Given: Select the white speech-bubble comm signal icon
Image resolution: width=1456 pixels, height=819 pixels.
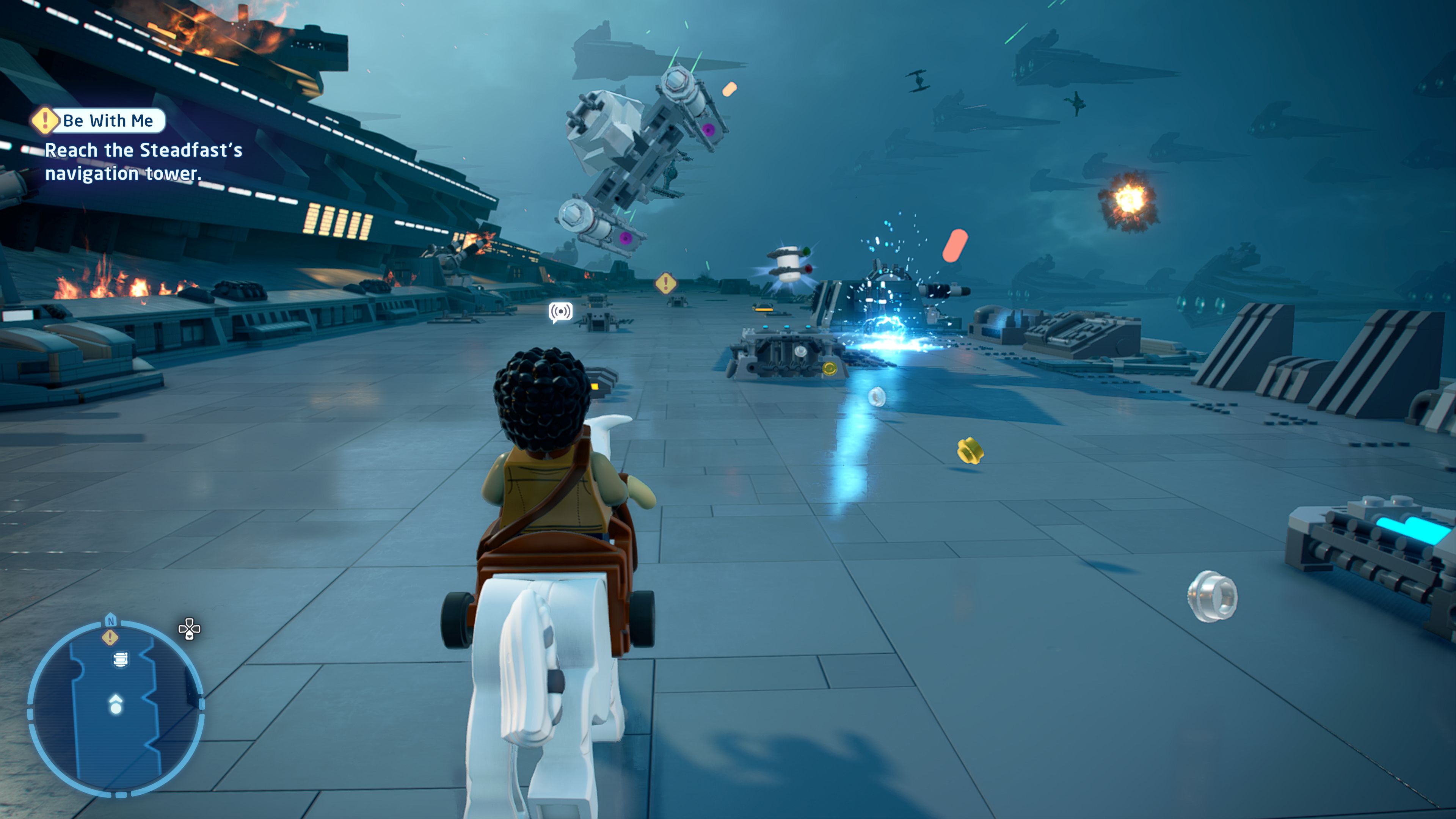Looking at the screenshot, I should 561,312.
